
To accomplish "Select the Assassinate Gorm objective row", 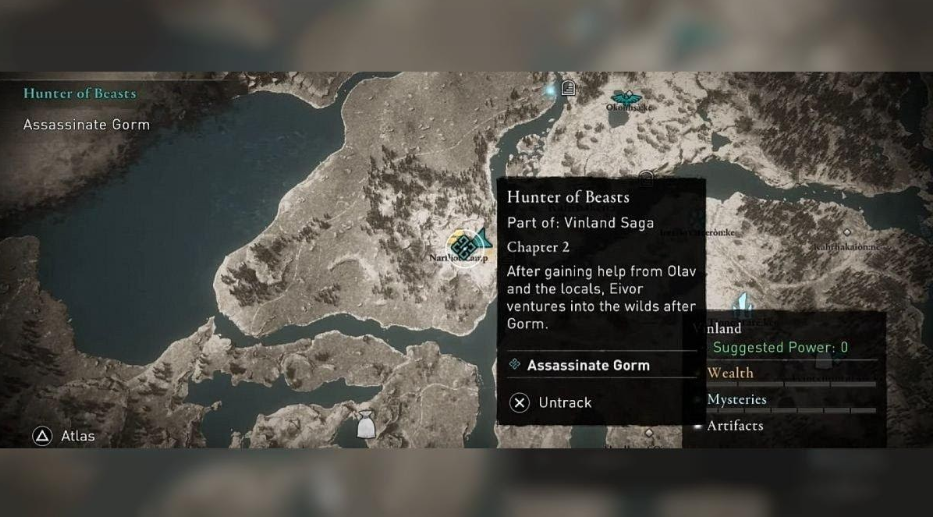I will [587, 365].
